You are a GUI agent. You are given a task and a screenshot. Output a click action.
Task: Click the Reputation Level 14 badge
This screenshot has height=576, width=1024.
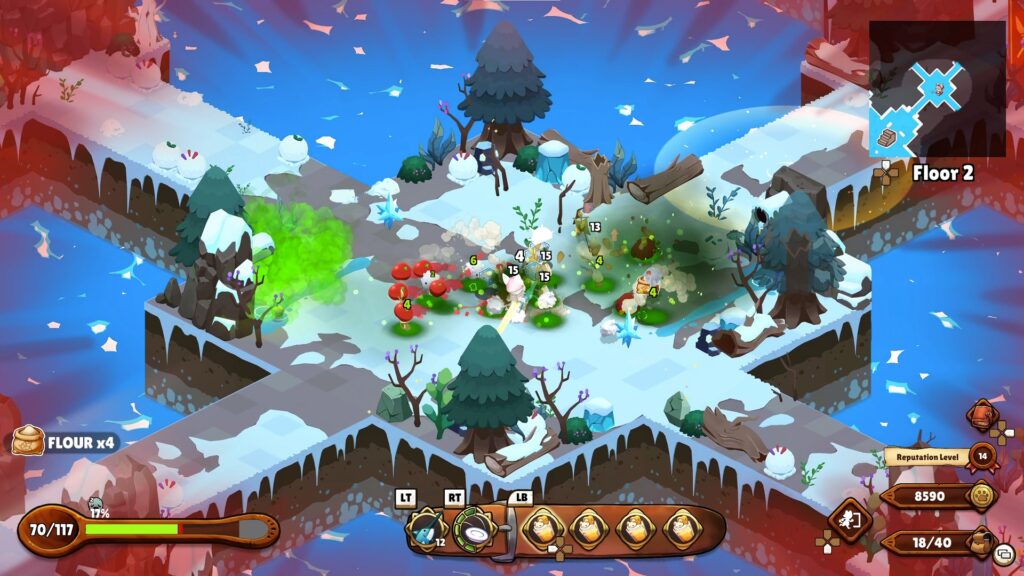[x=981, y=457]
